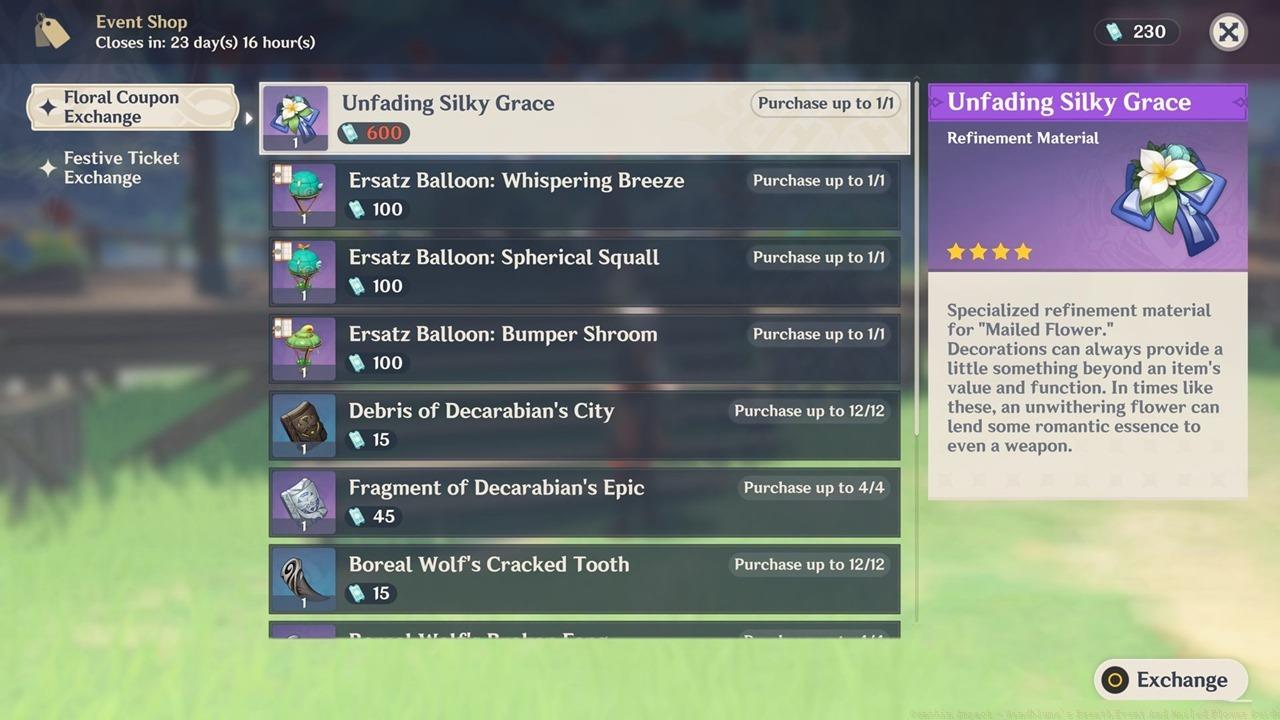The image size is (1280, 720).
Task: Click the four-star rating under the flower preview
Action: 988,251
